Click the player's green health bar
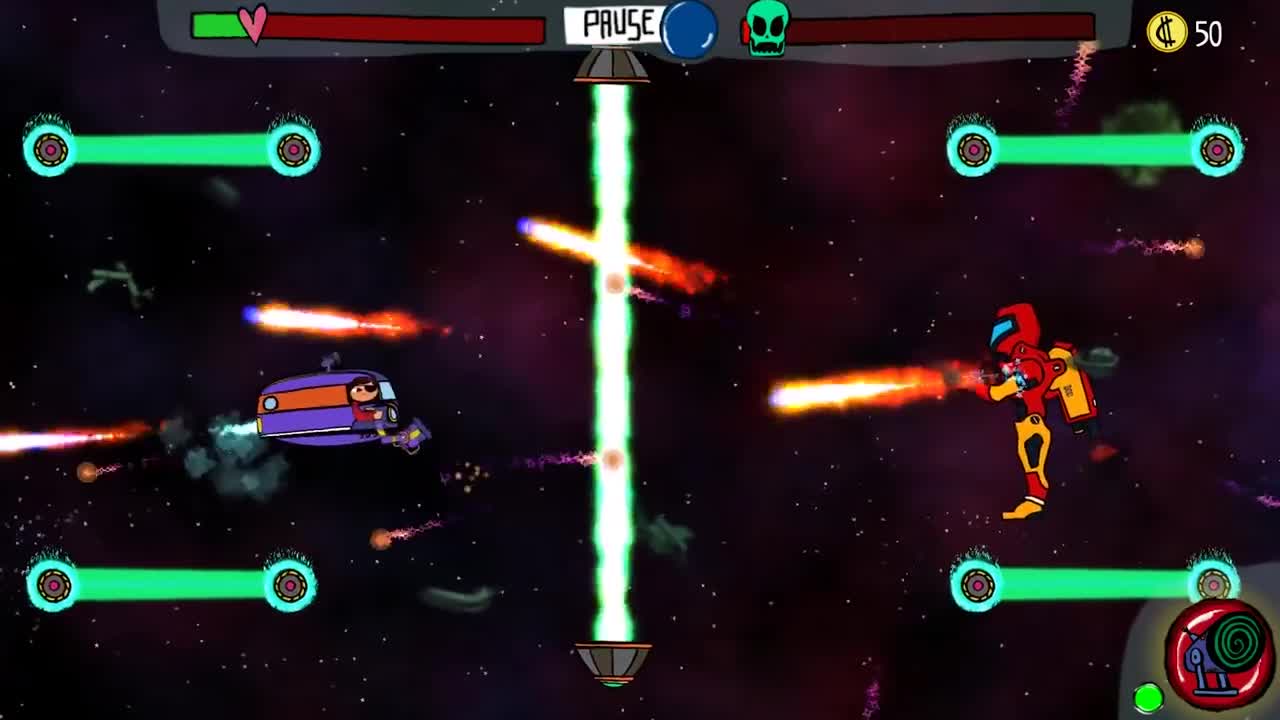The width and height of the screenshot is (1280, 720). pyautogui.click(x=220, y=25)
